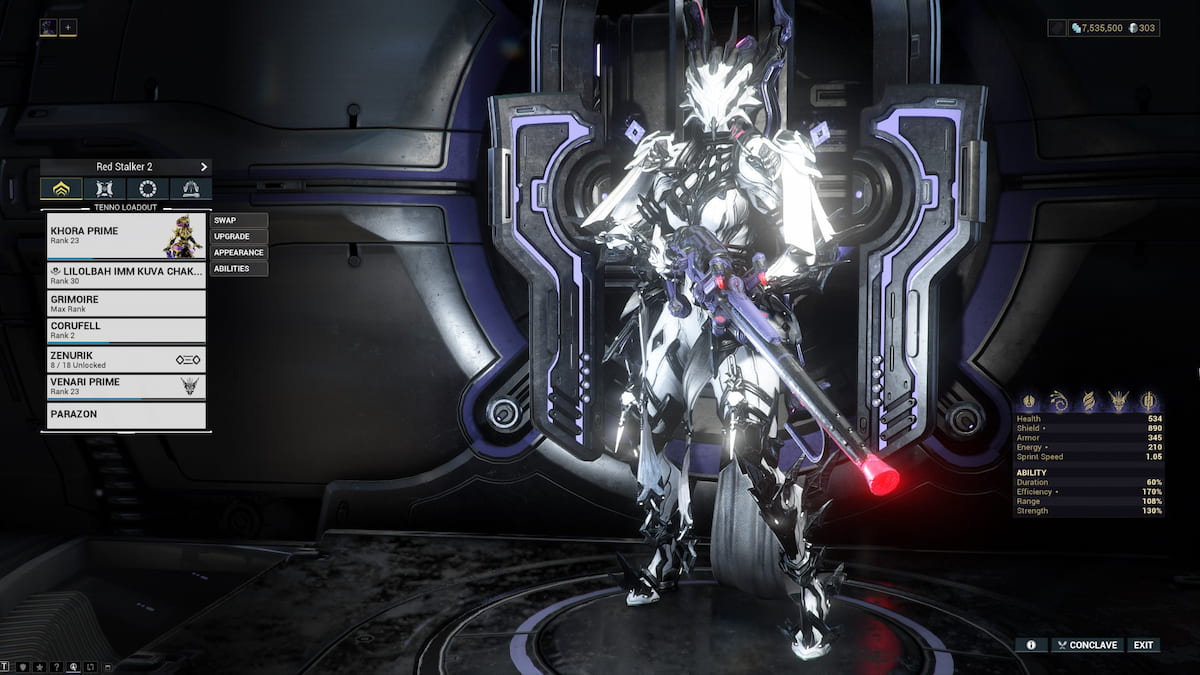Select the curled whip ability icon
Viewport: 1200px width, 675px height.
[1059, 400]
